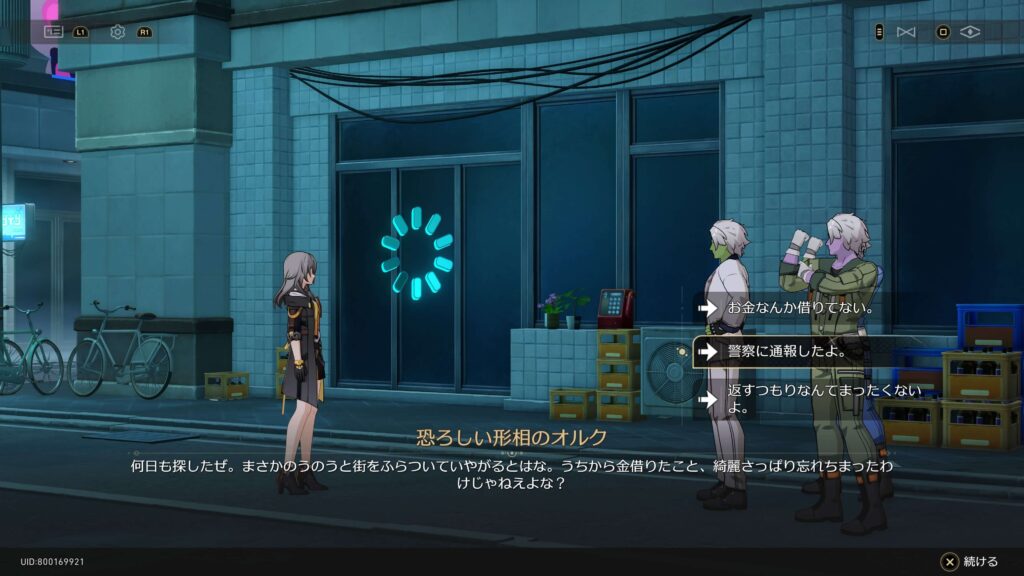1024x576 pixels.
Task: Open the dialogue log icon
Action: click(54, 32)
